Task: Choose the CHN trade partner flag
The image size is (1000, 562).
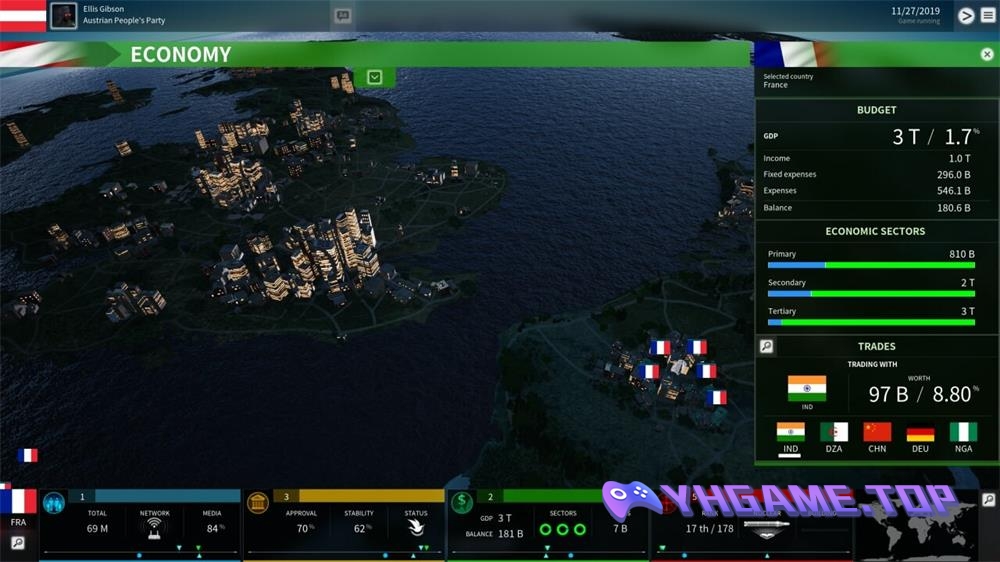Action: [x=877, y=433]
